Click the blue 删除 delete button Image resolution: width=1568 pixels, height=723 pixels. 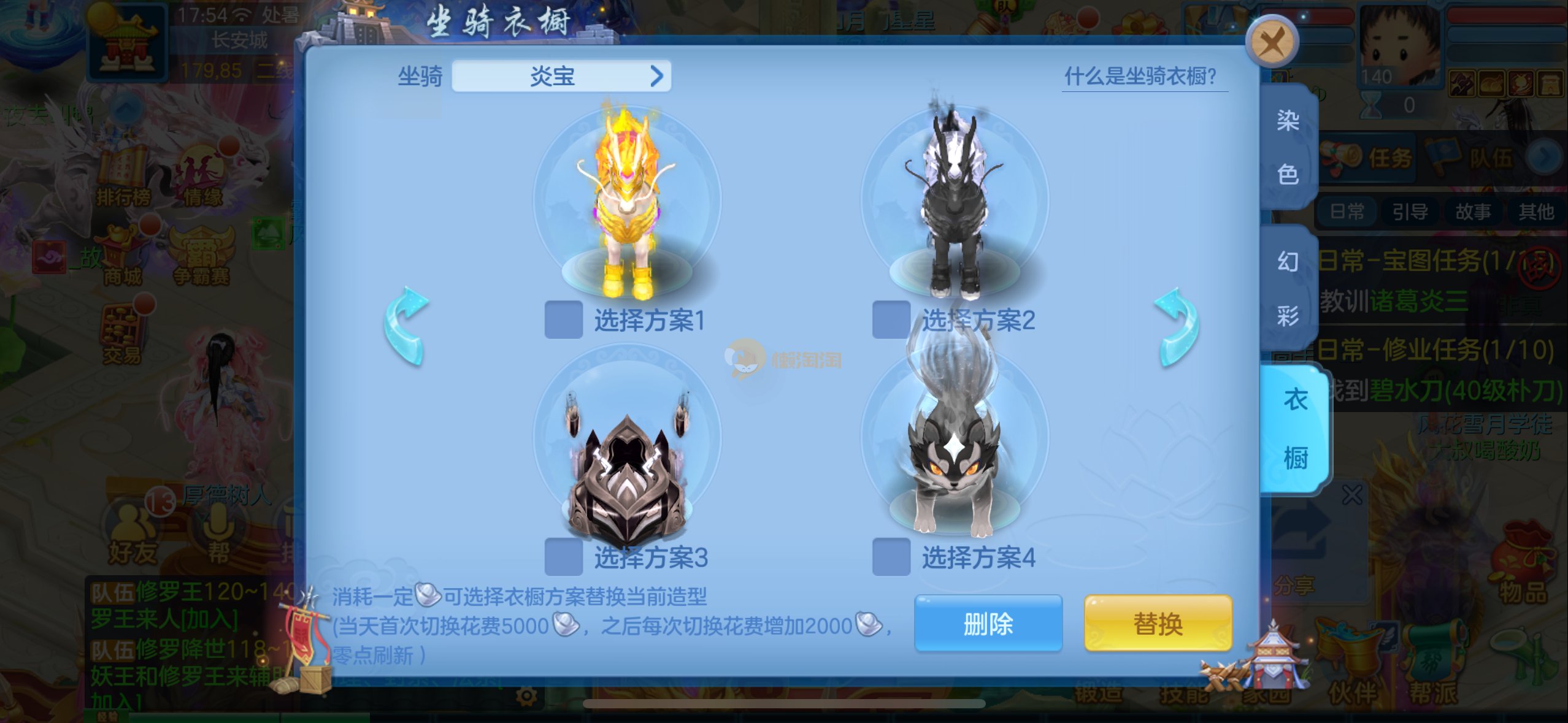[988, 624]
